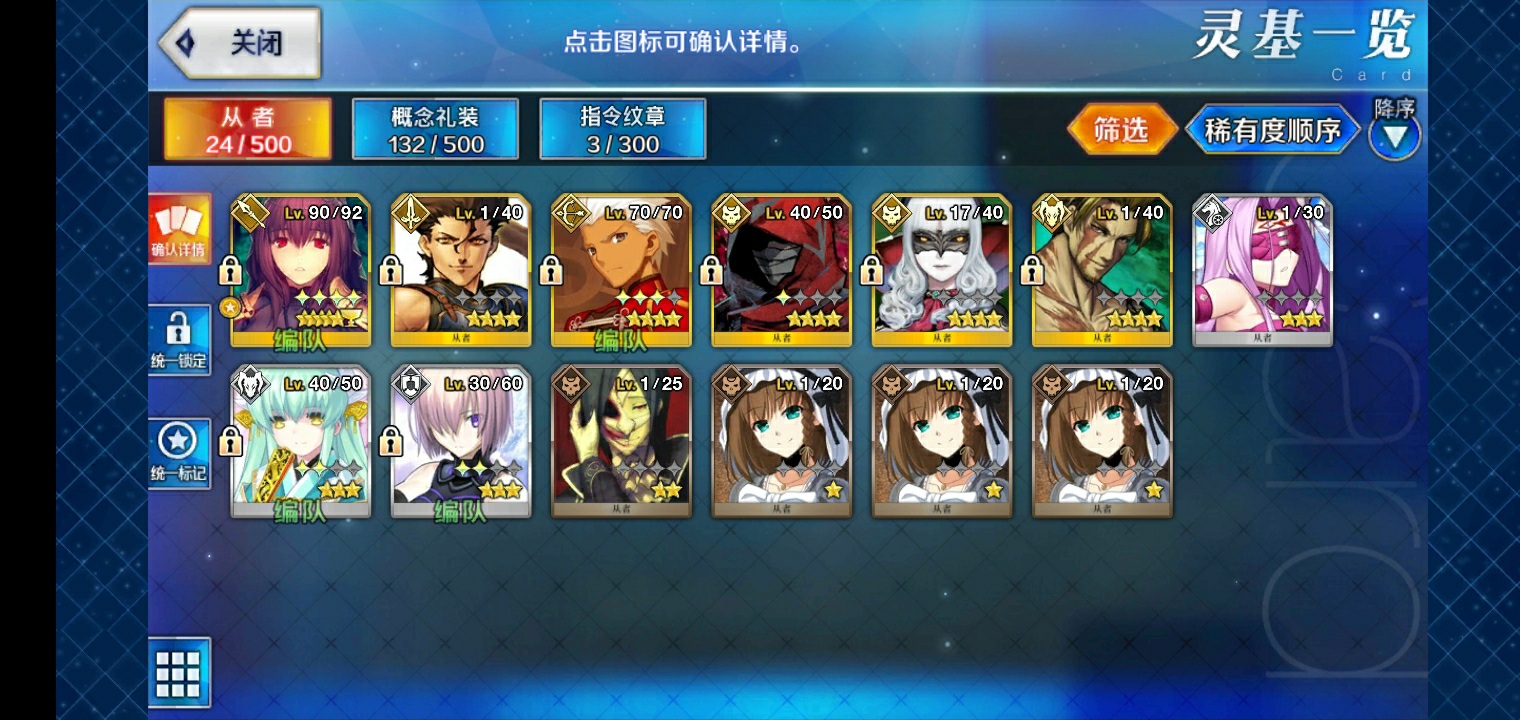Select the 统一标记 batch mark mode
1520x720 pixels.
click(180, 452)
